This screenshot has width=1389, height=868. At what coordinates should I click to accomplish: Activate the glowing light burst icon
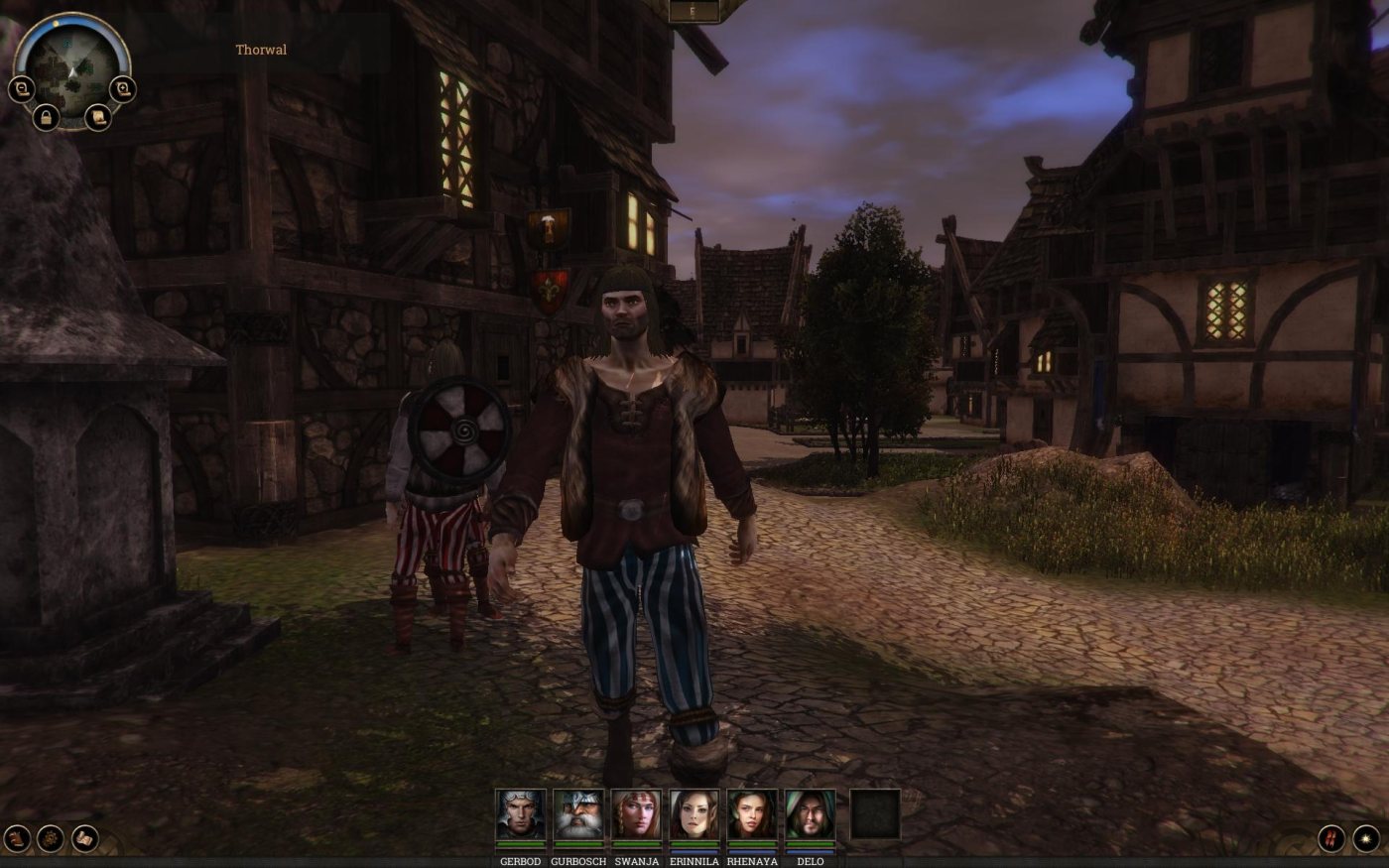click(x=1366, y=838)
